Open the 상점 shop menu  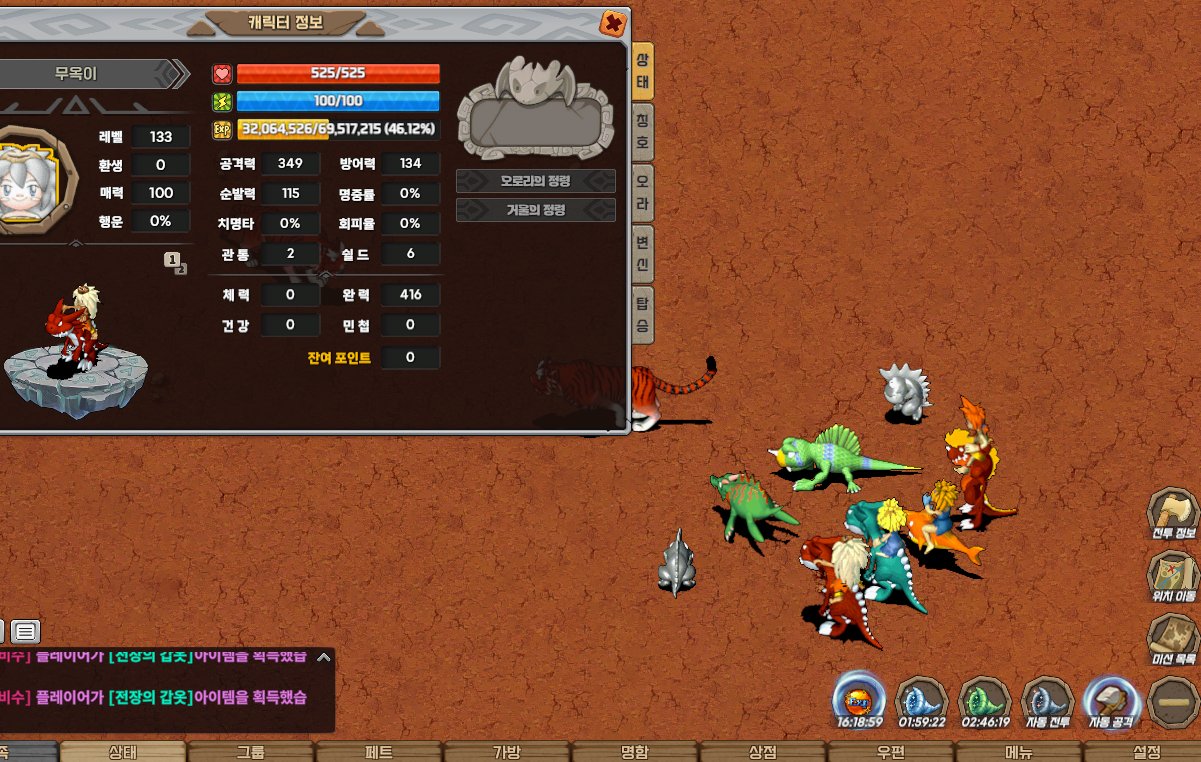click(x=763, y=752)
